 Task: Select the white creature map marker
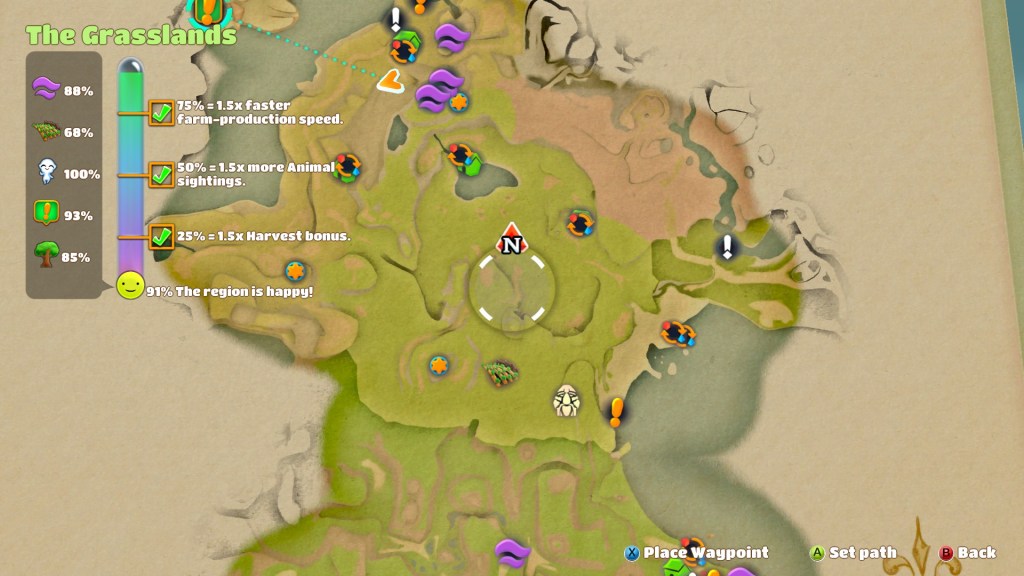pyautogui.click(x=567, y=401)
